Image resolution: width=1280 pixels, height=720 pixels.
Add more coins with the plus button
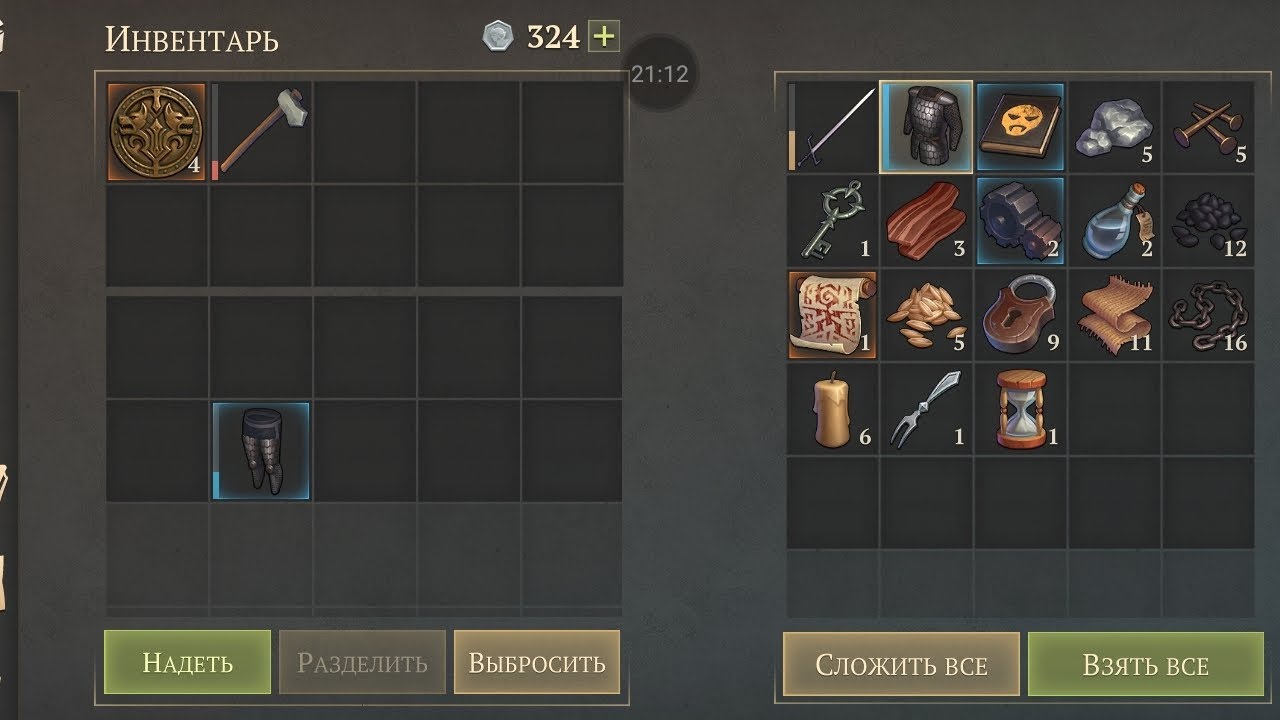coord(604,37)
